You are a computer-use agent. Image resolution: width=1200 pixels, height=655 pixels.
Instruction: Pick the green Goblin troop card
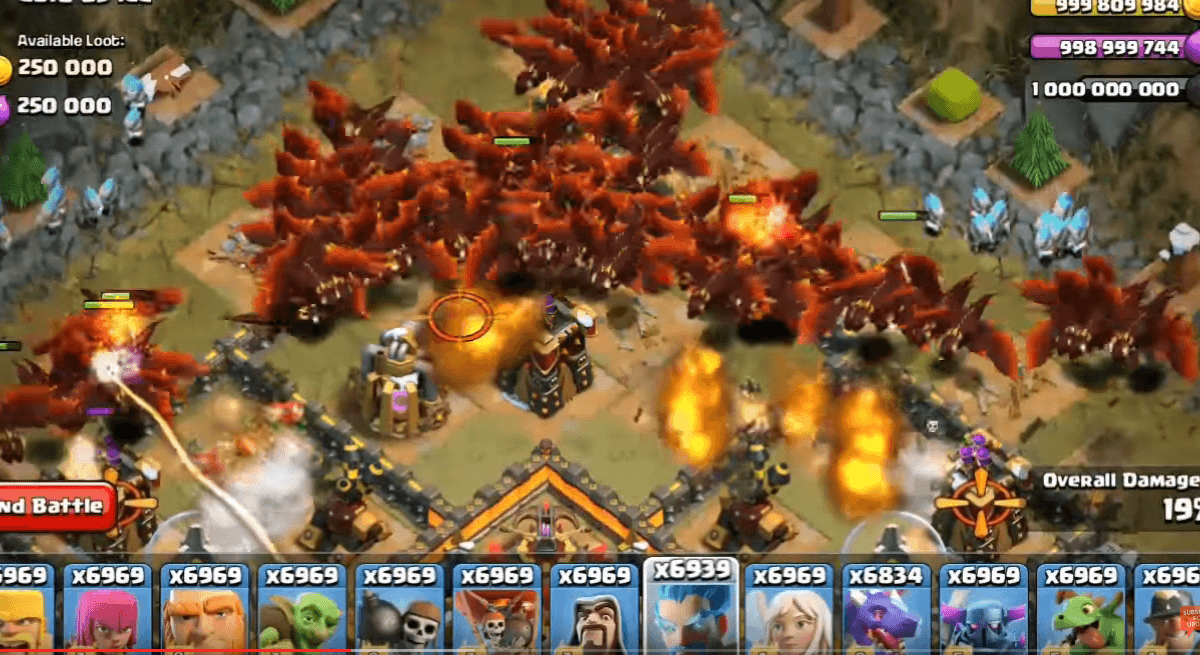point(302,610)
